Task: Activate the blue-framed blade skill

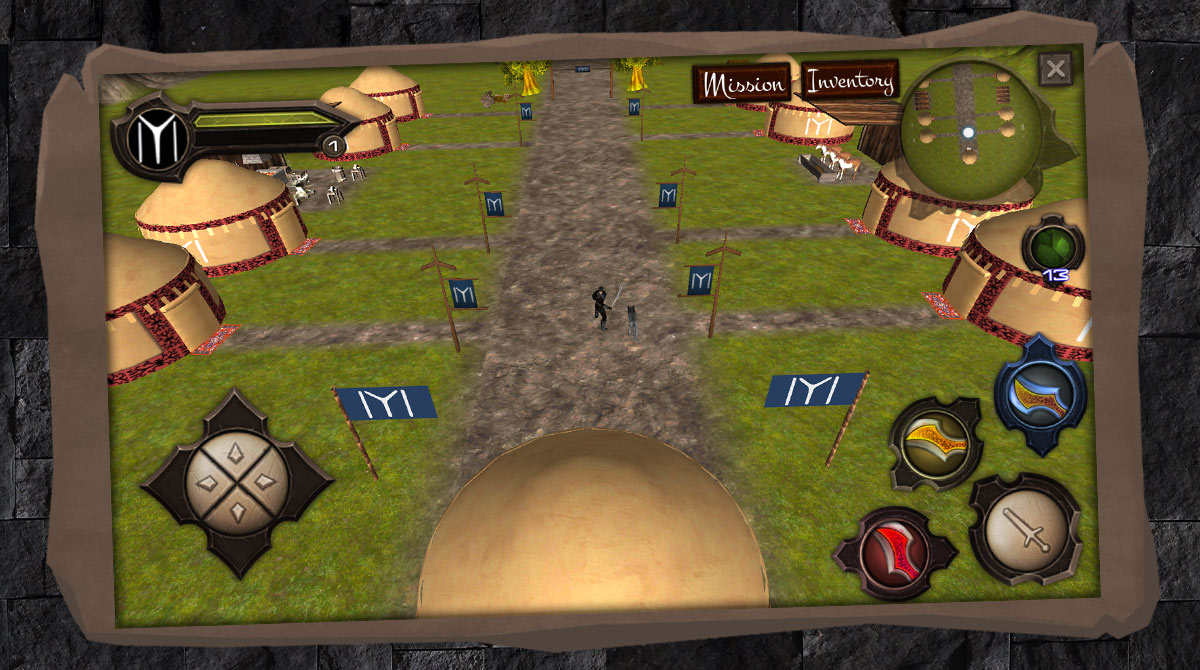Action: tap(1040, 394)
